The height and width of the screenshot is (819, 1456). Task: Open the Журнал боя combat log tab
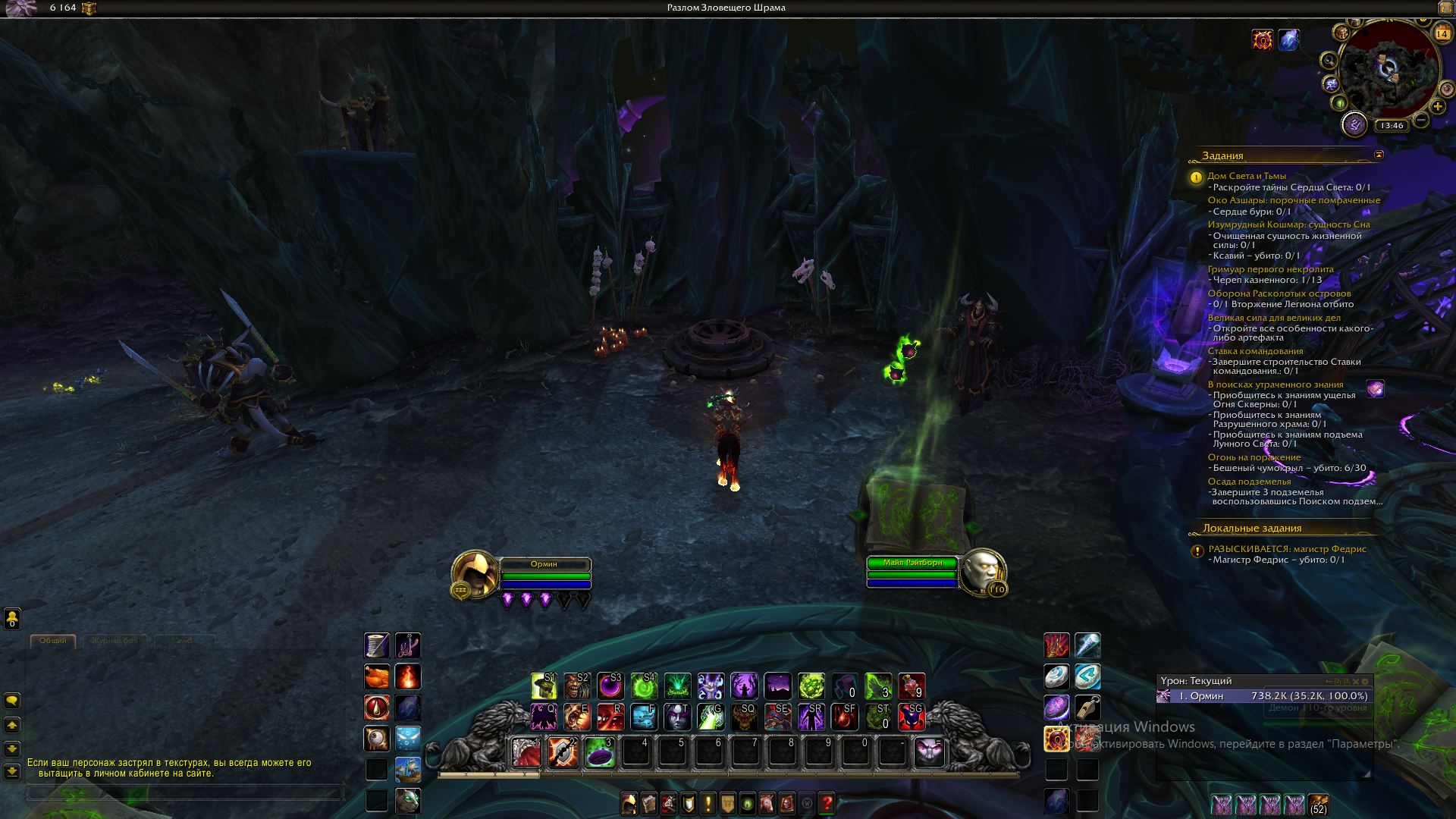(115, 641)
